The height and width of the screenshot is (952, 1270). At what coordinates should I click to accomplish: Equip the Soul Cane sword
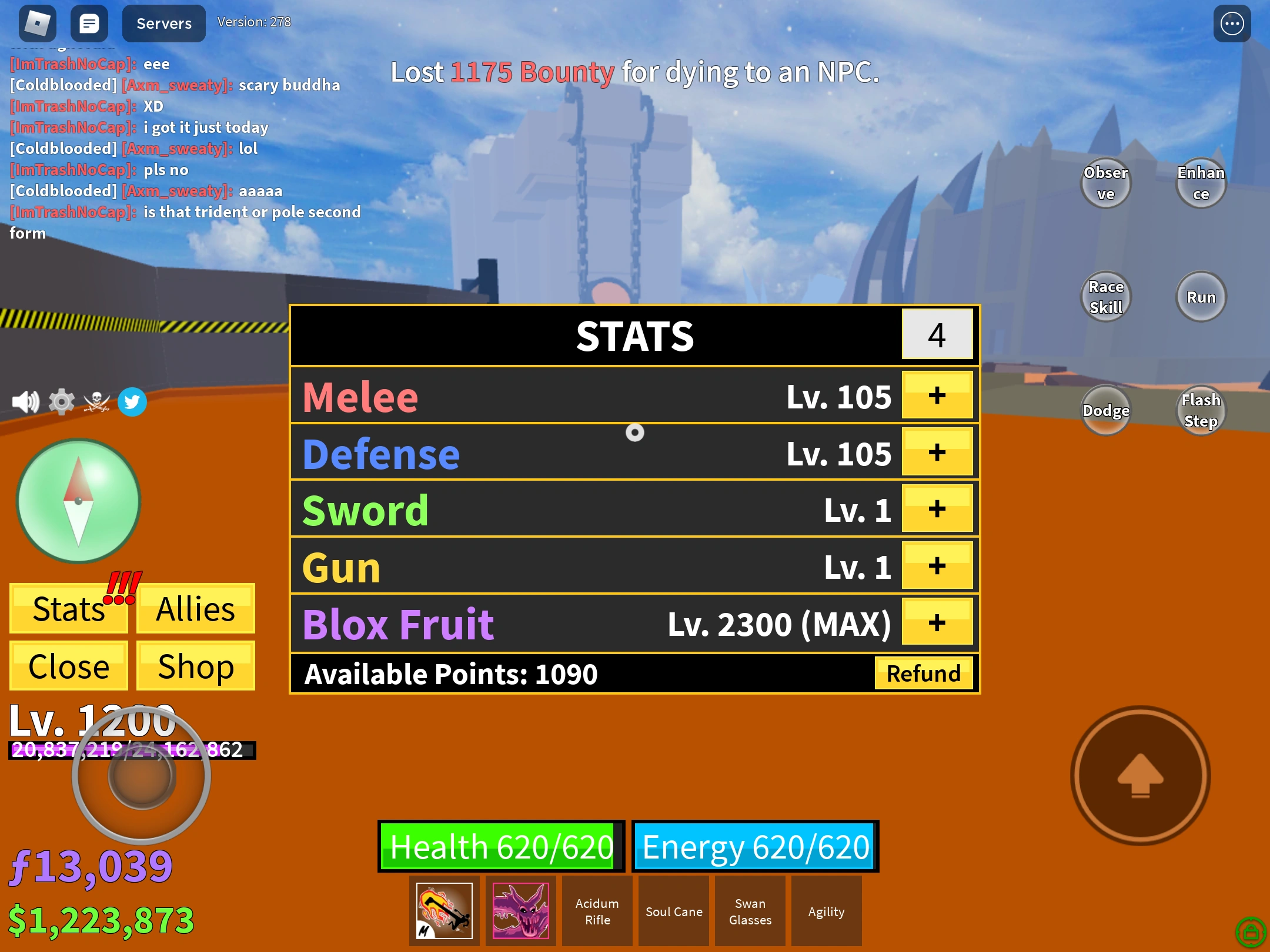pyautogui.click(x=673, y=910)
